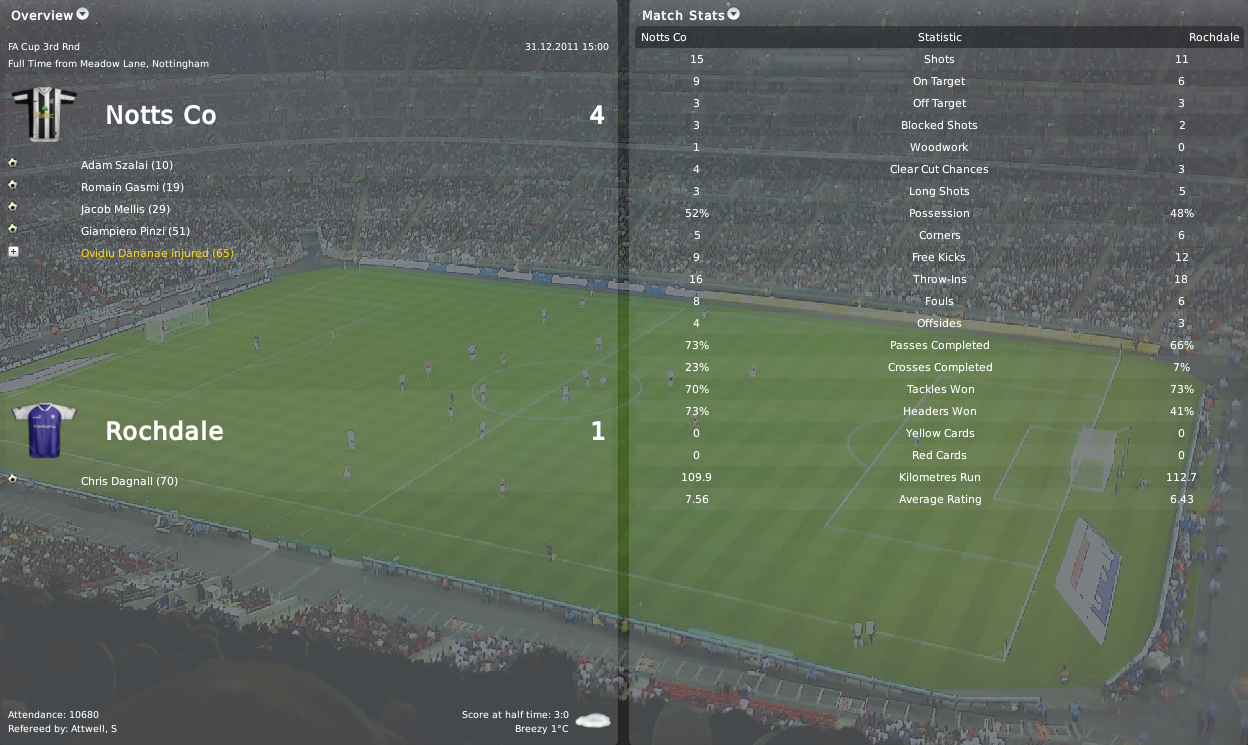Open Chris Dagnall player profile
1248x745 pixels.
[x=129, y=481]
